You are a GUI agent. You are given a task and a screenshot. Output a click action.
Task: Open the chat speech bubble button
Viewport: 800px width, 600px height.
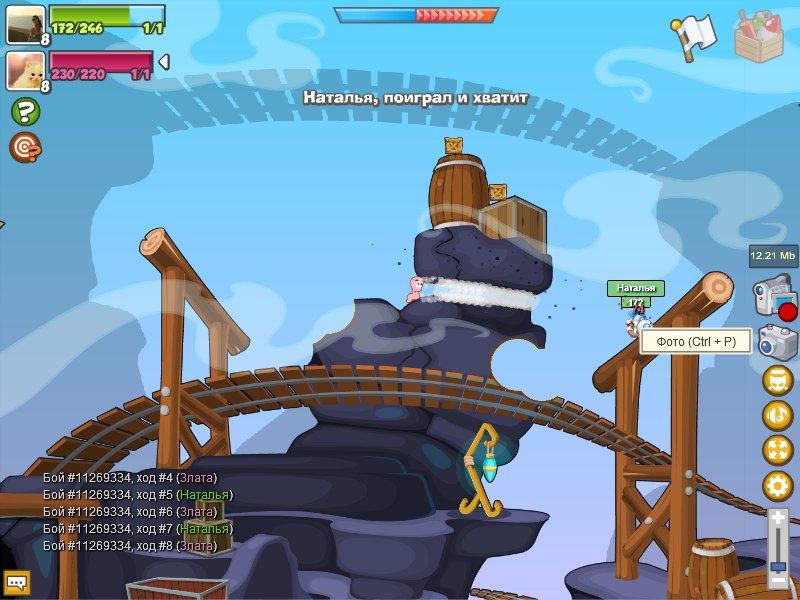[x=16, y=581]
